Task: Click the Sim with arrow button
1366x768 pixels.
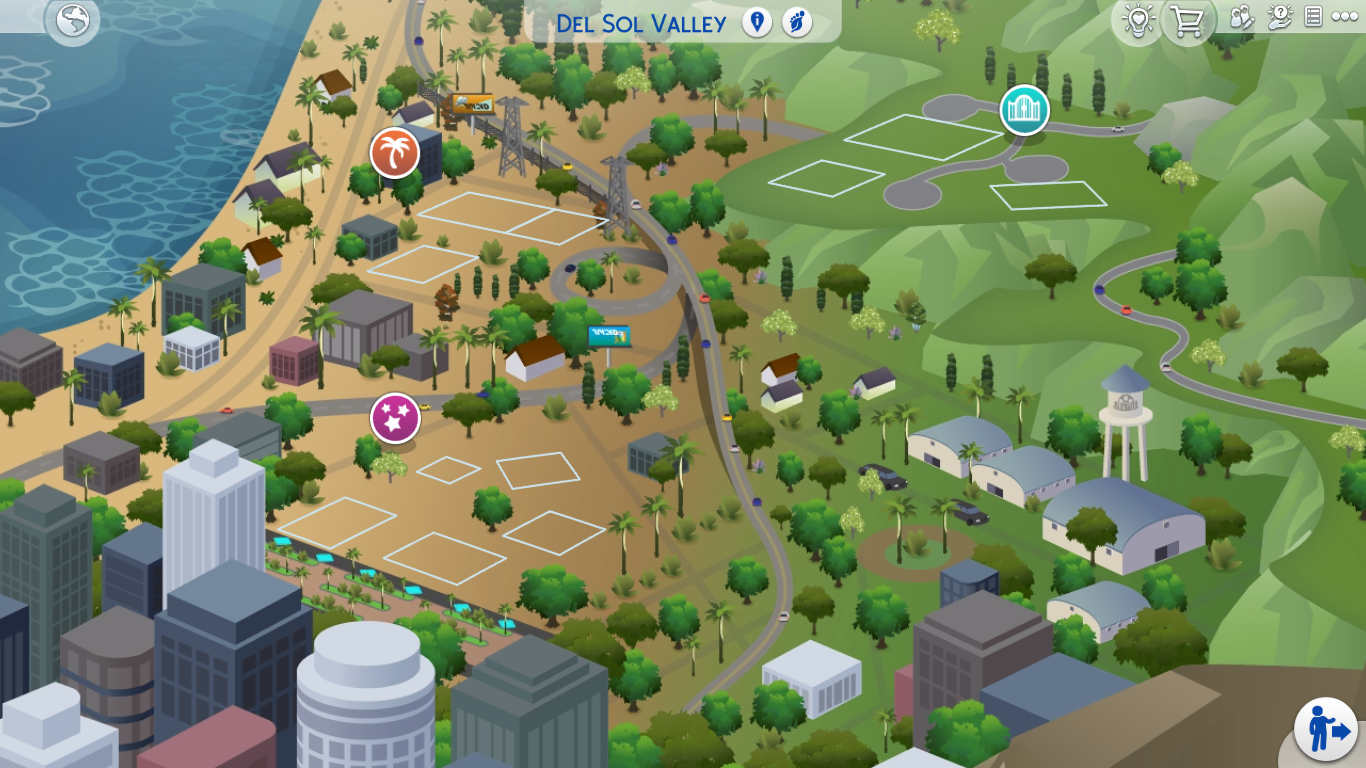Action: click(x=1326, y=729)
